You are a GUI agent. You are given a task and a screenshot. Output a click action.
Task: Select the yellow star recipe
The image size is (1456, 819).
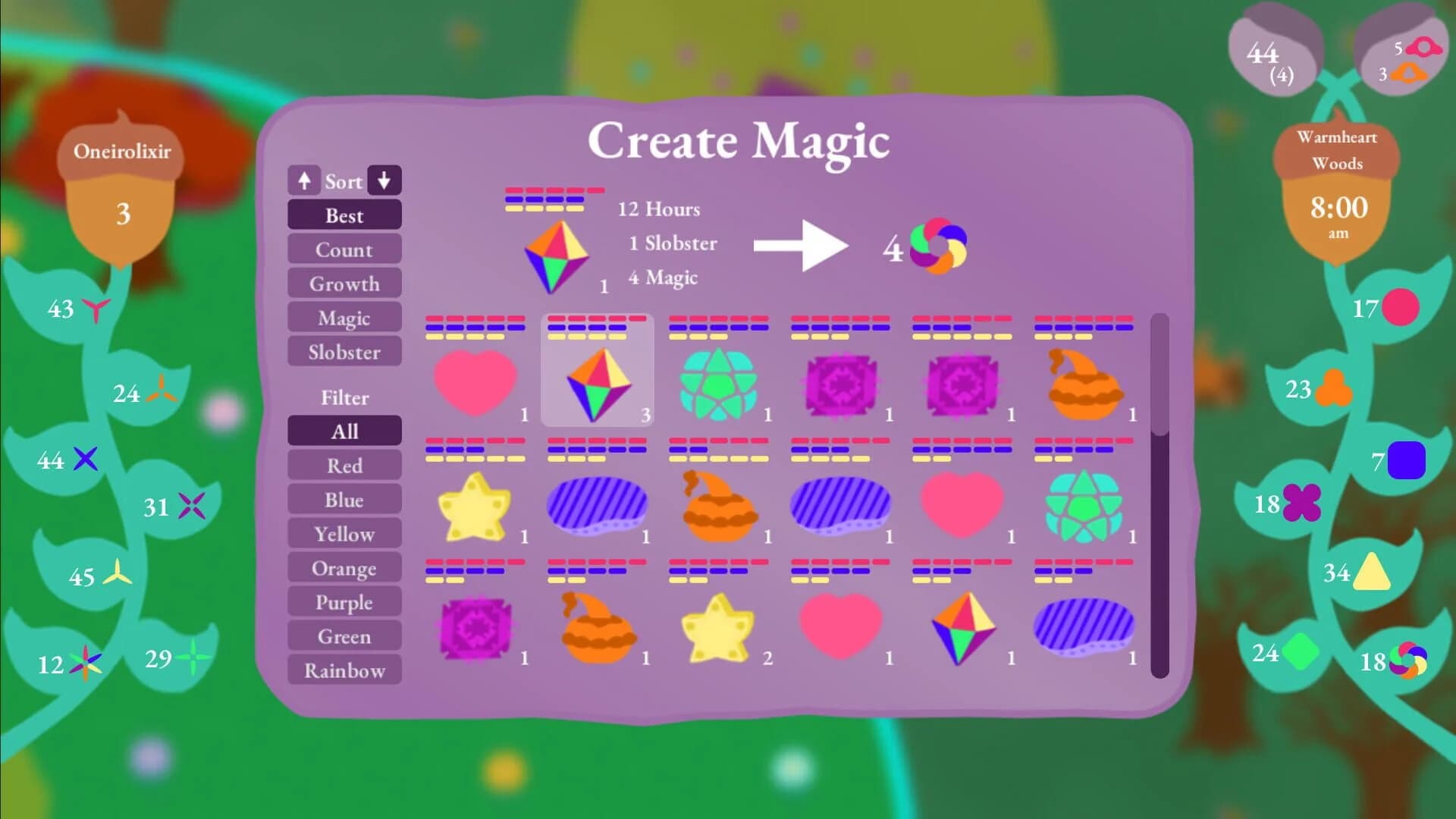click(x=476, y=503)
